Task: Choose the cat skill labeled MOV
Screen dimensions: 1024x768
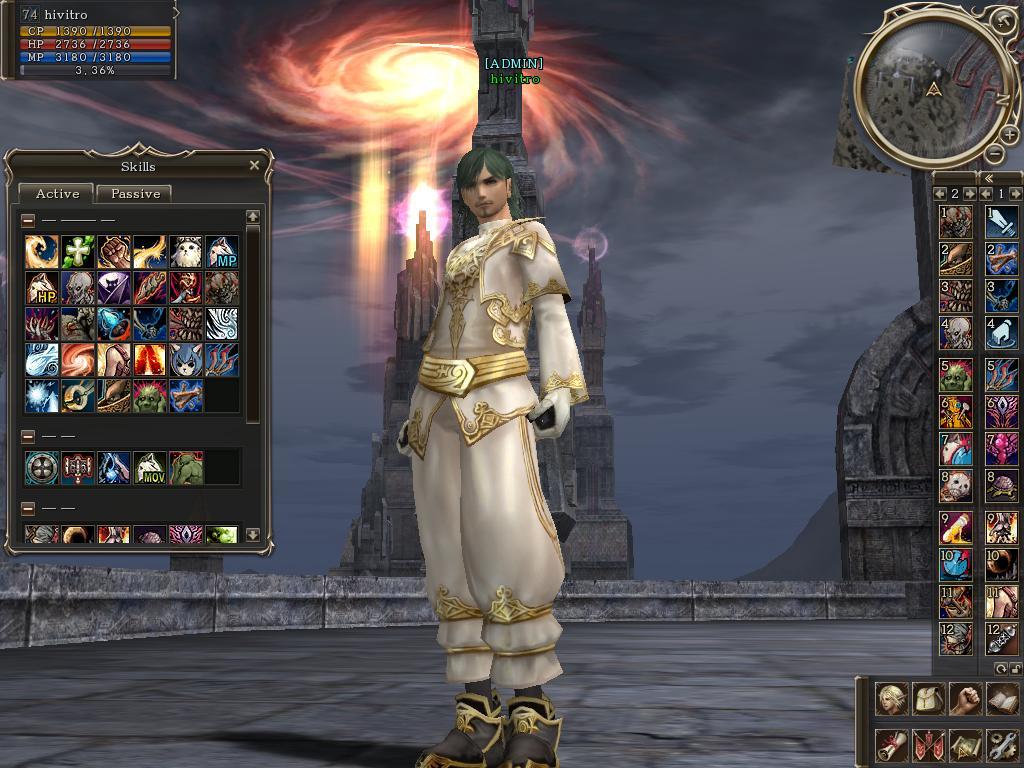Action: coord(150,468)
